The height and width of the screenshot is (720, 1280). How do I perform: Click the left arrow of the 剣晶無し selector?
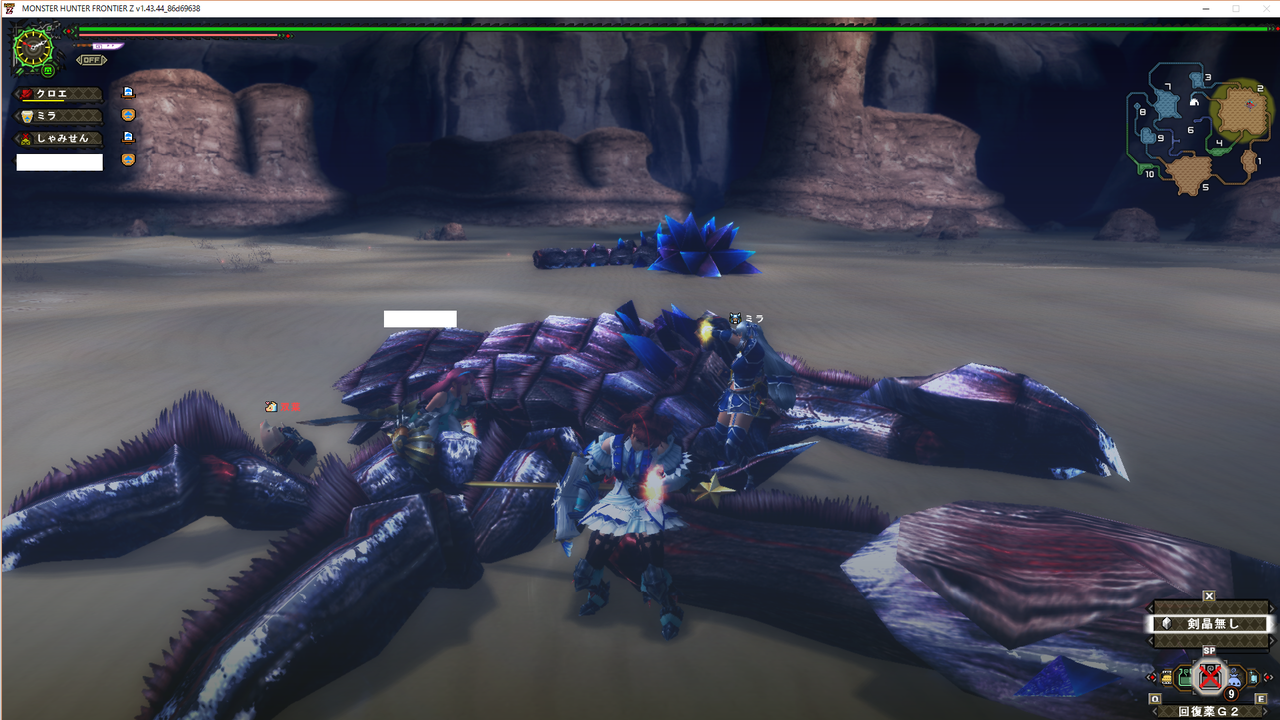pyautogui.click(x=1150, y=623)
